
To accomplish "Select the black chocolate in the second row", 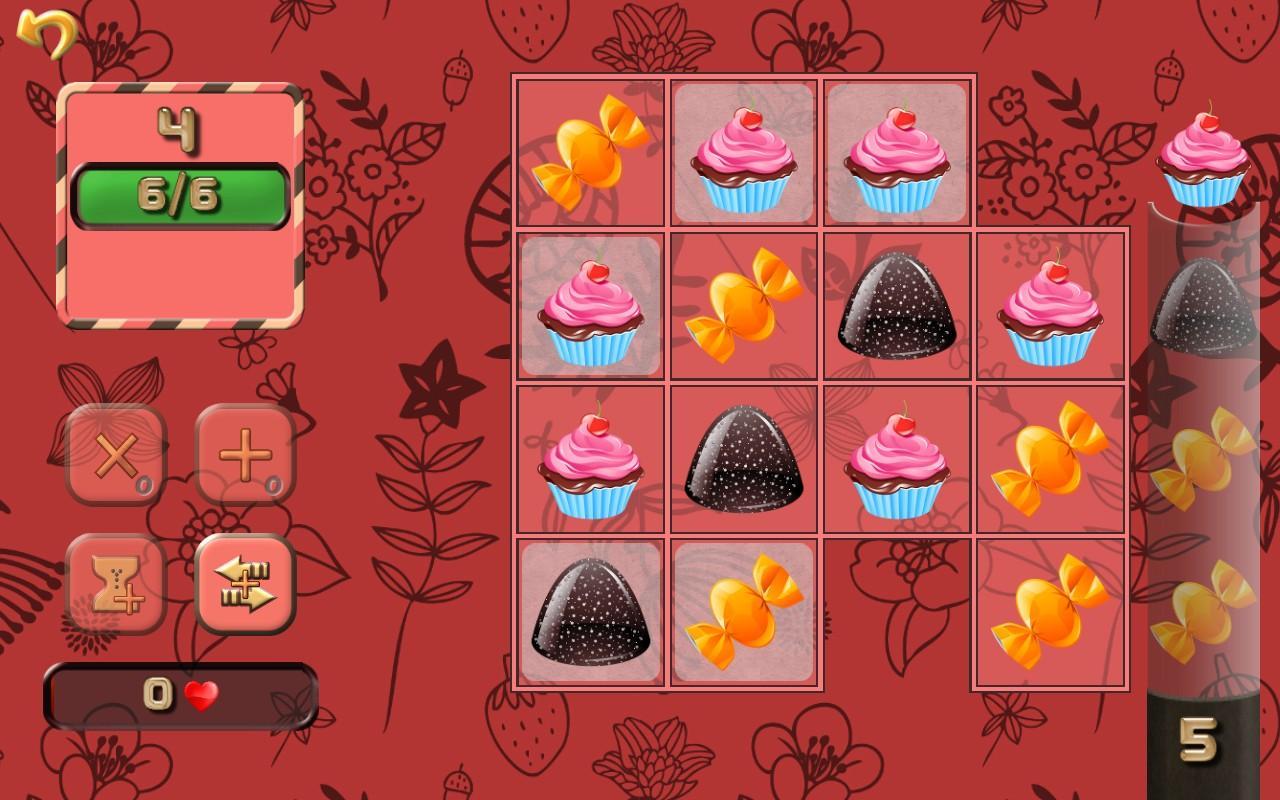I will (895, 305).
